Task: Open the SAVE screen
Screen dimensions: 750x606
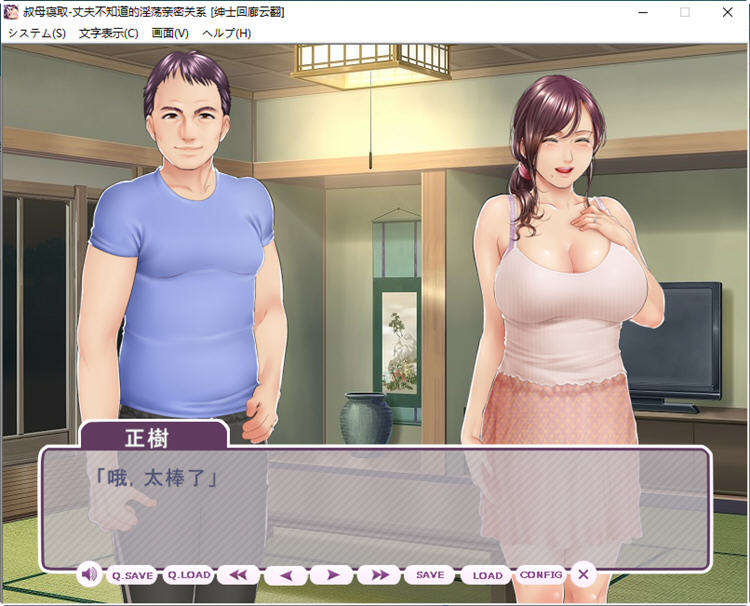Action: 429,575
